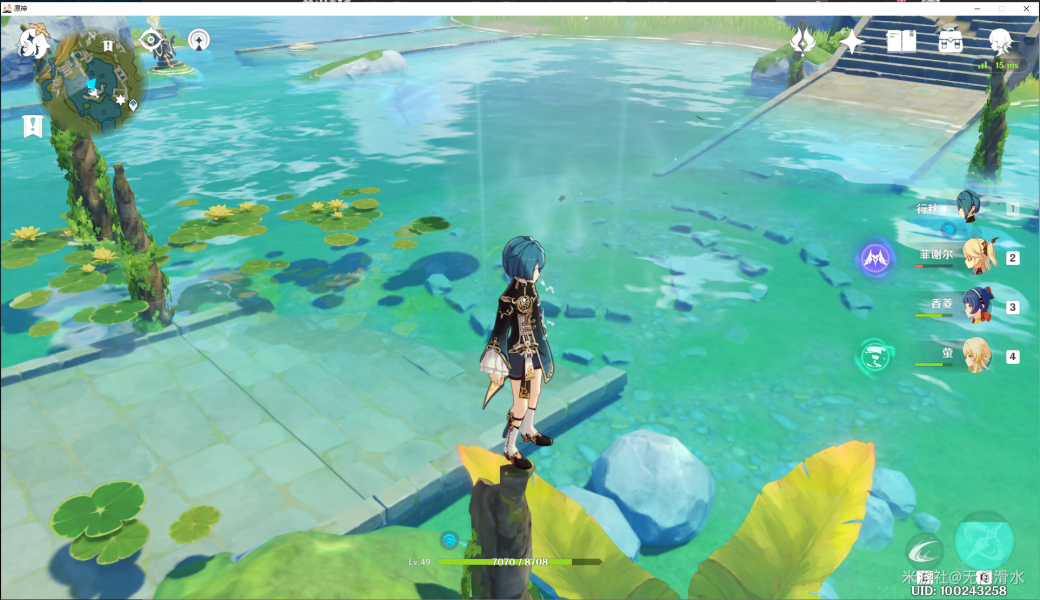Open the character head icon in the top bar

tap(1000, 41)
